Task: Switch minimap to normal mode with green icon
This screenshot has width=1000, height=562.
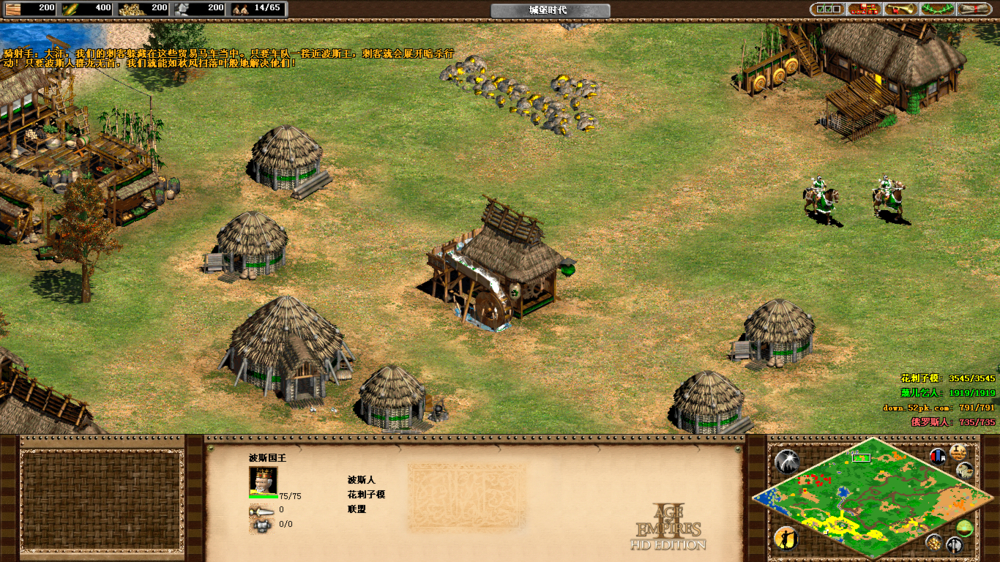Action: (x=965, y=527)
